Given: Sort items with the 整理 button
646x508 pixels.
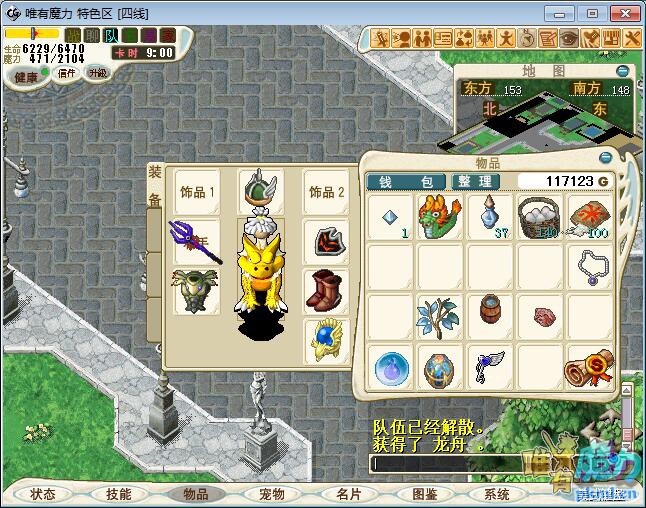Looking at the screenshot, I should (474, 181).
